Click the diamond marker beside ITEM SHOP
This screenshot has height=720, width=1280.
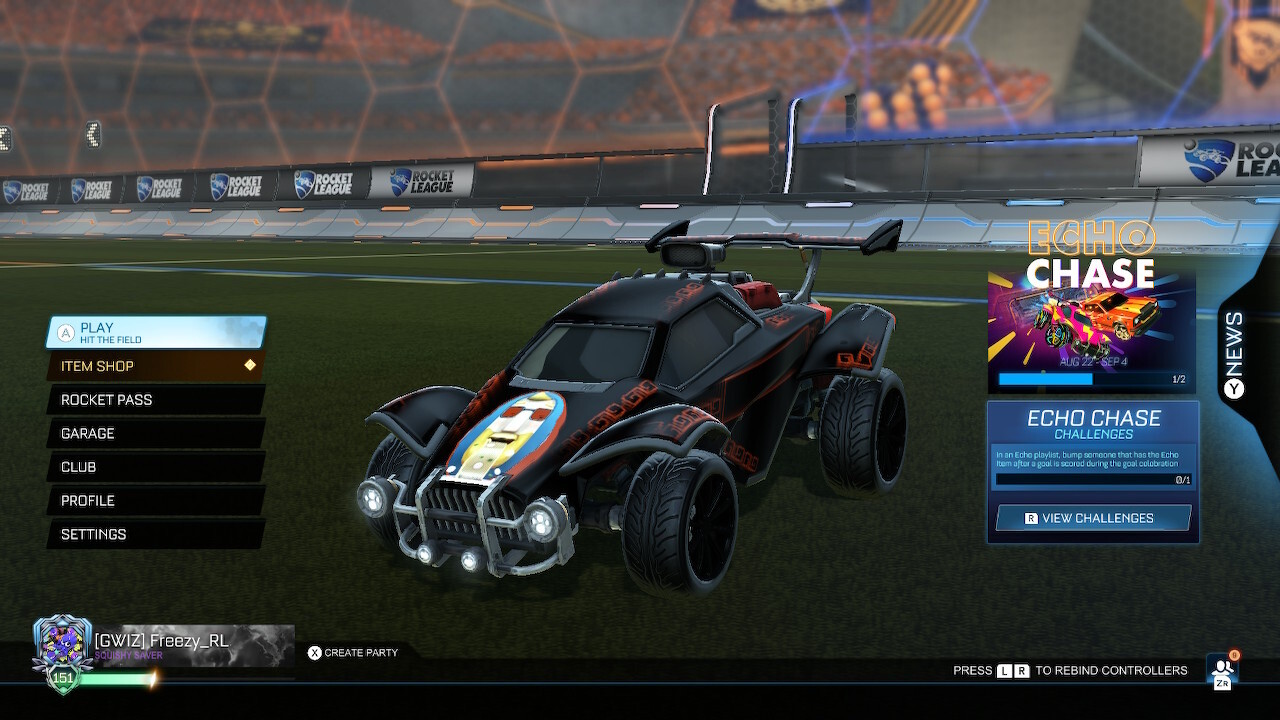pos(249,366)
